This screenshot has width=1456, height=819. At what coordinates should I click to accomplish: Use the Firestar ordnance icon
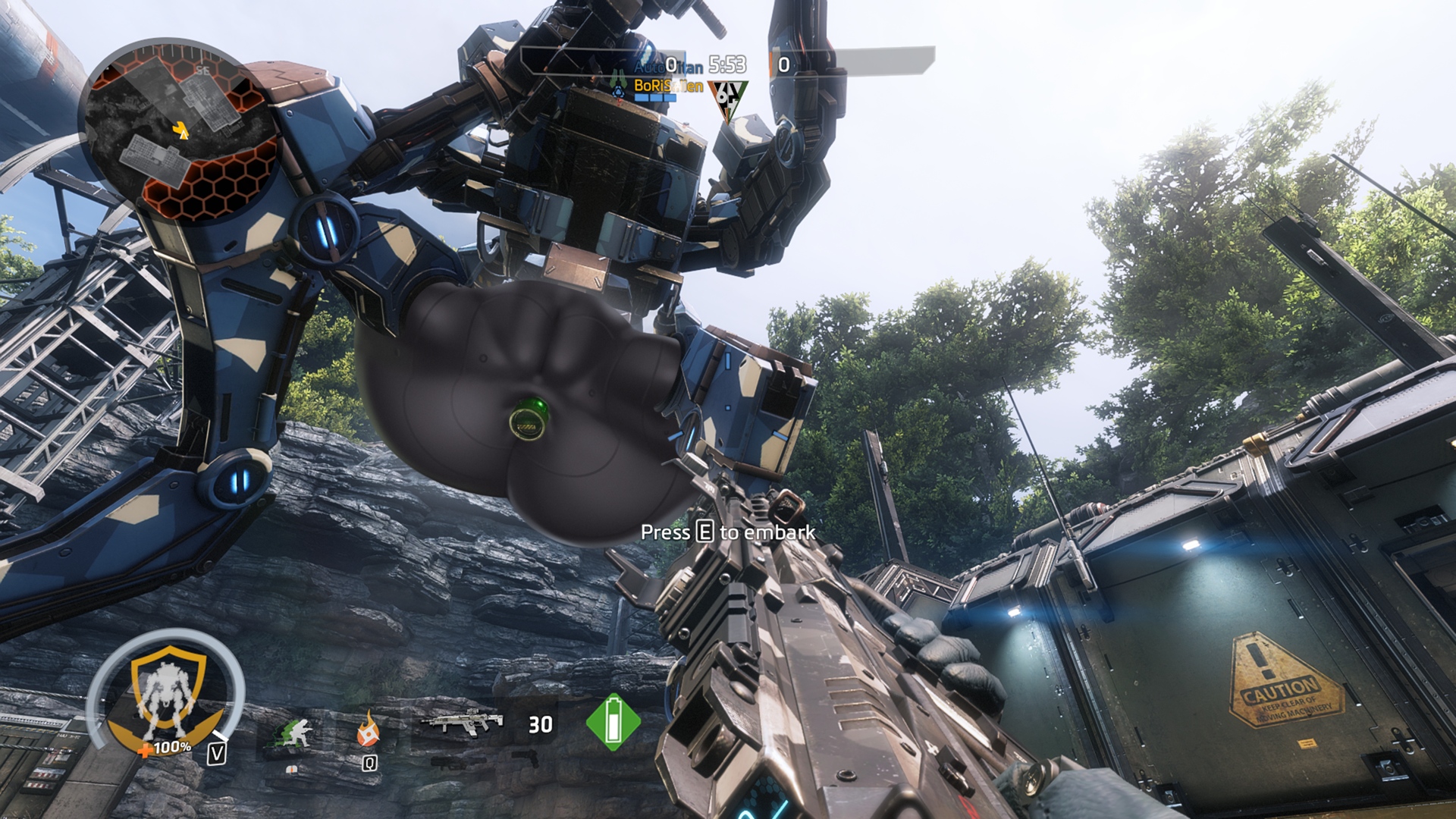coord(369,730)
